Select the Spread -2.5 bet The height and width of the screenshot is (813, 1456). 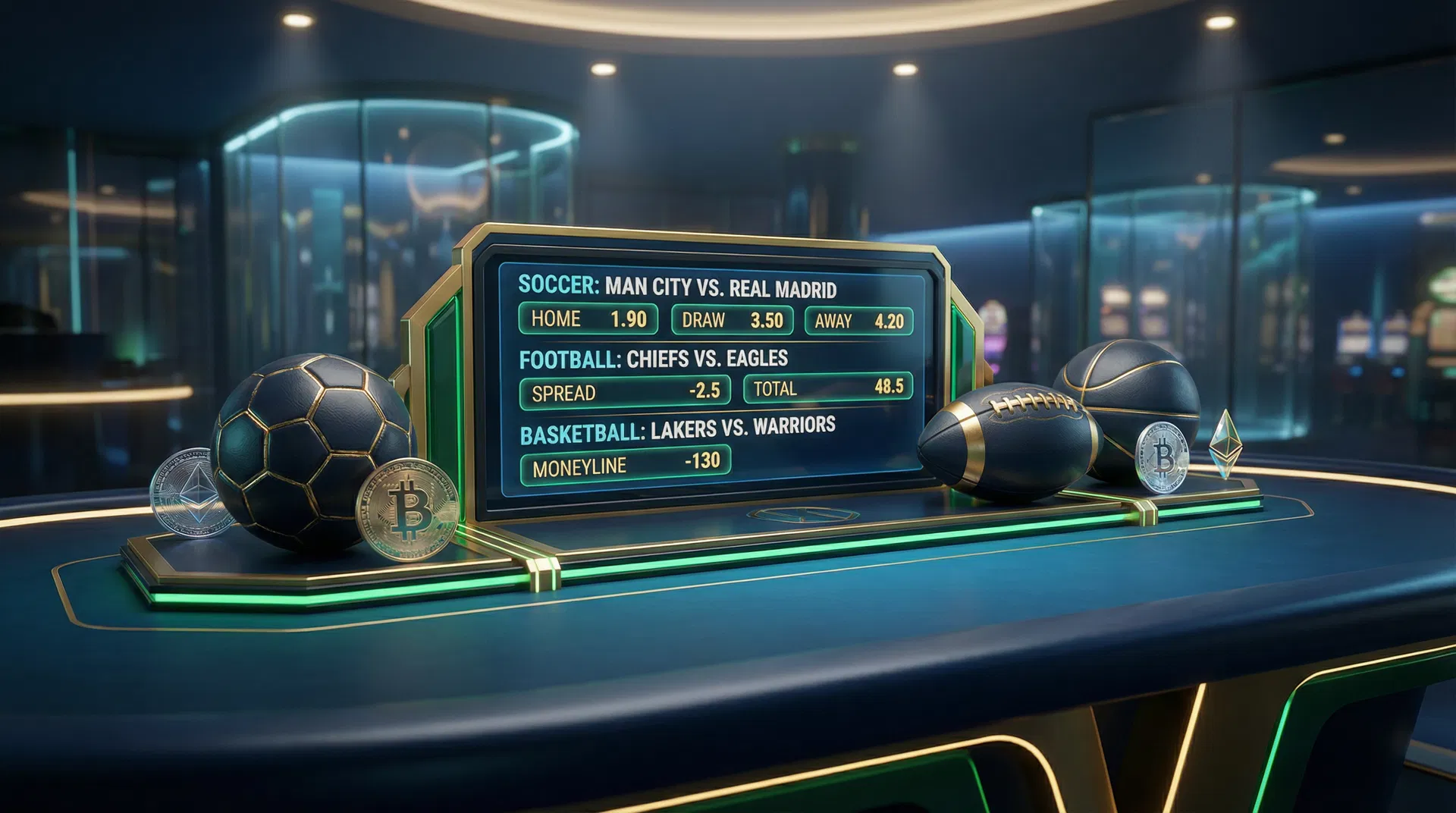click(x=625, y=392)
